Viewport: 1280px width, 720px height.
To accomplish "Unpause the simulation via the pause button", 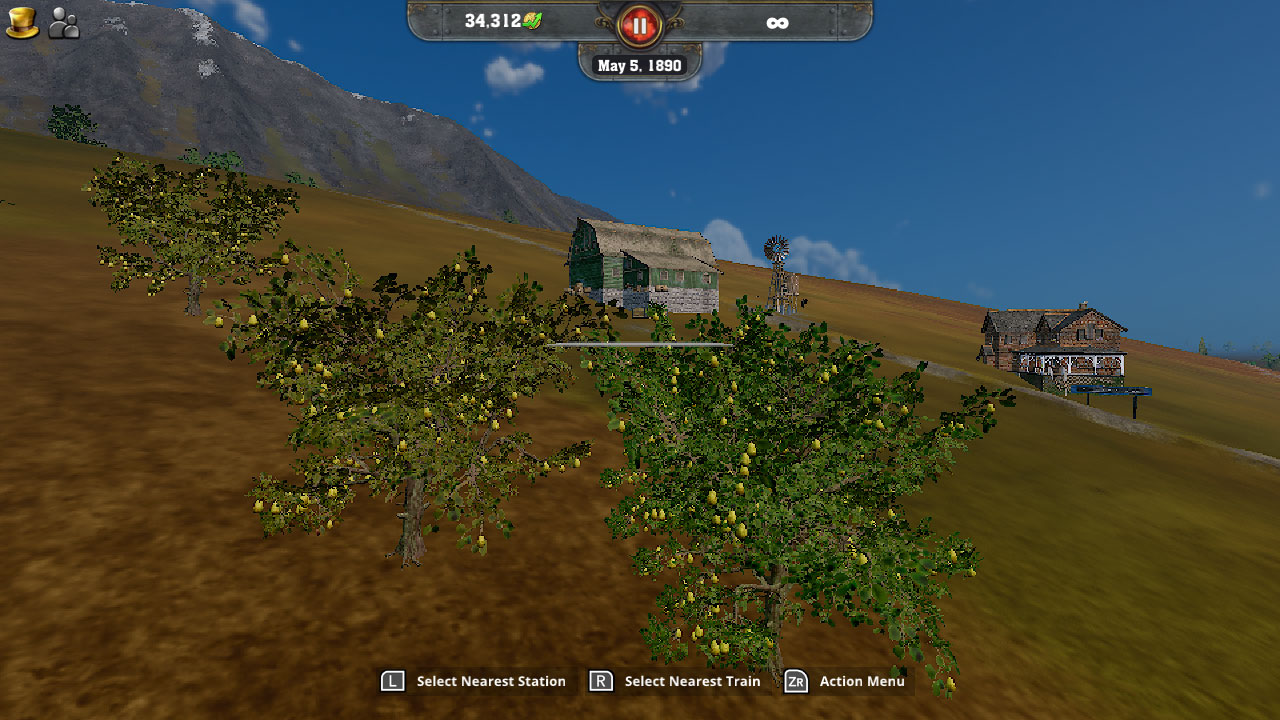I will 638,26.
